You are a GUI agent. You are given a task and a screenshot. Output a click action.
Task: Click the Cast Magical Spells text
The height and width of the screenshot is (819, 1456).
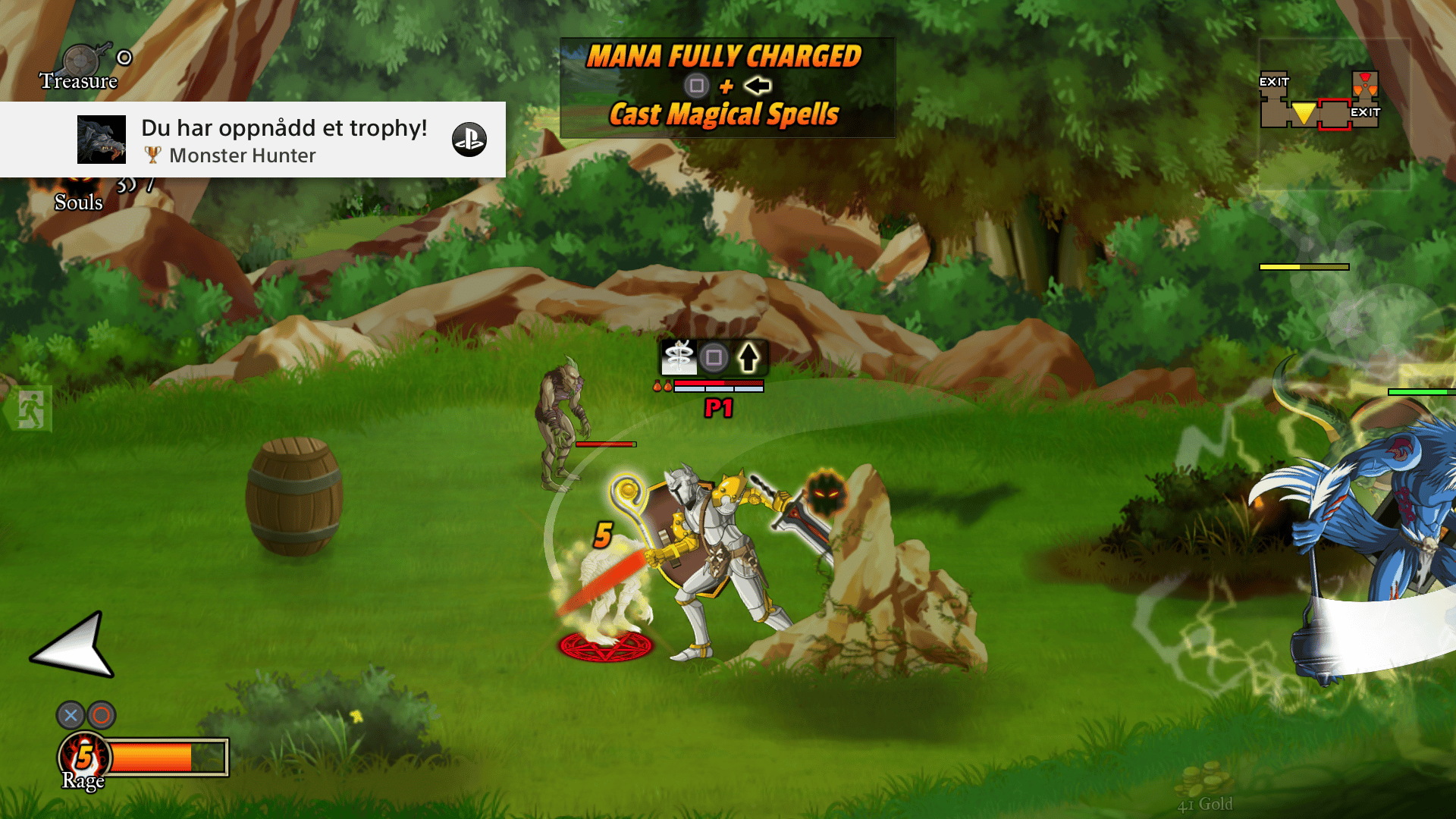point(724,115)
